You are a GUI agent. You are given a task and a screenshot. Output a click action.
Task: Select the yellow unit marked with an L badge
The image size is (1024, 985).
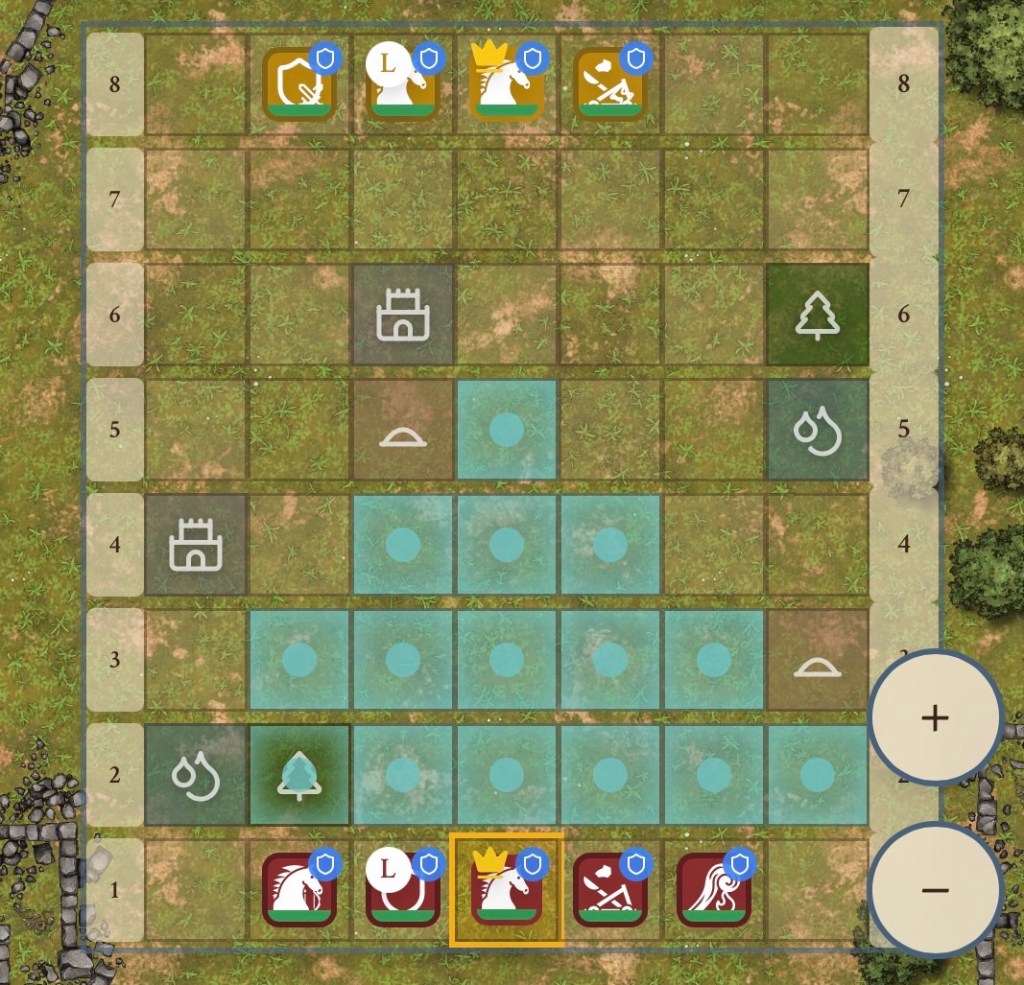[402, 84]
